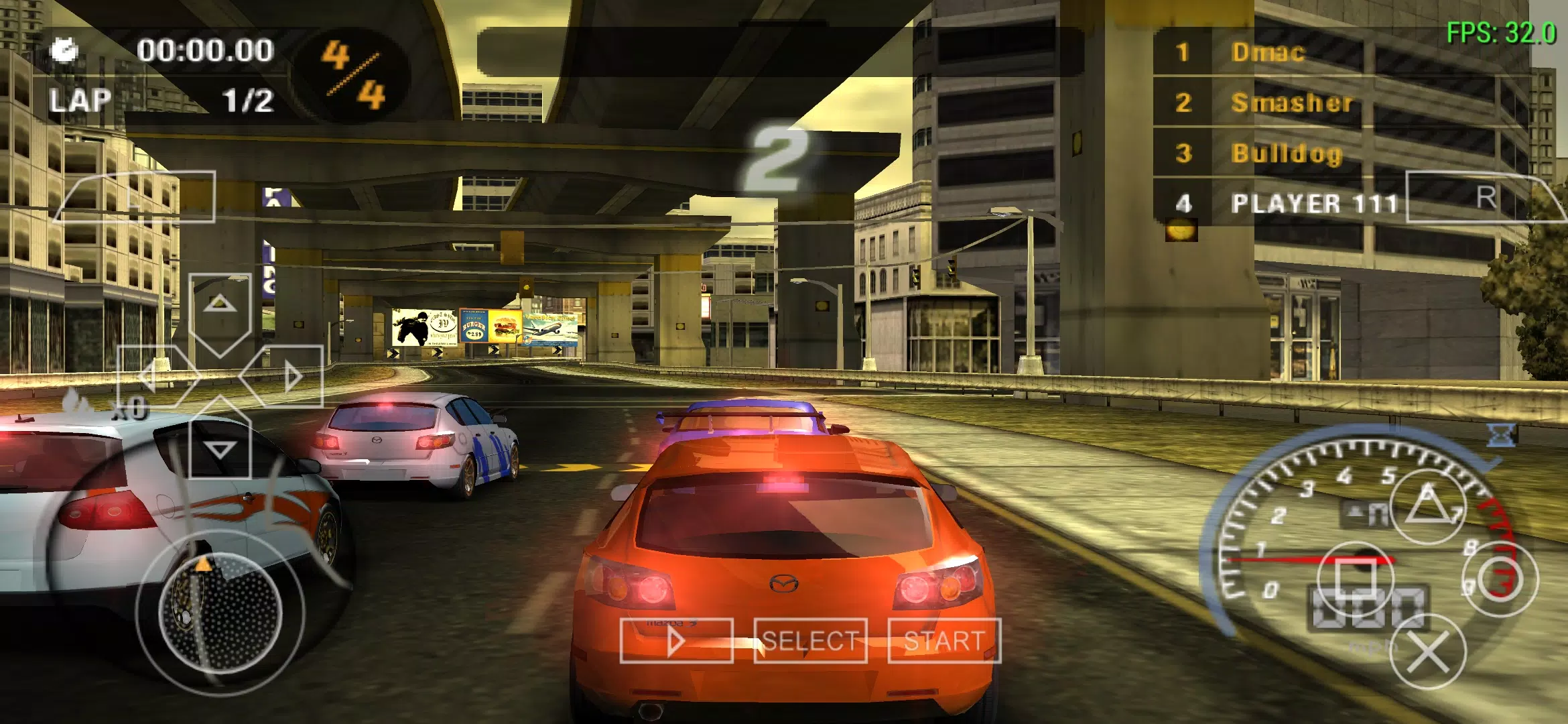Image resolution: width=1568 pixels, height=724 pixels.
Task: Select Dmac in the standings list
Action: (1266, 54)
